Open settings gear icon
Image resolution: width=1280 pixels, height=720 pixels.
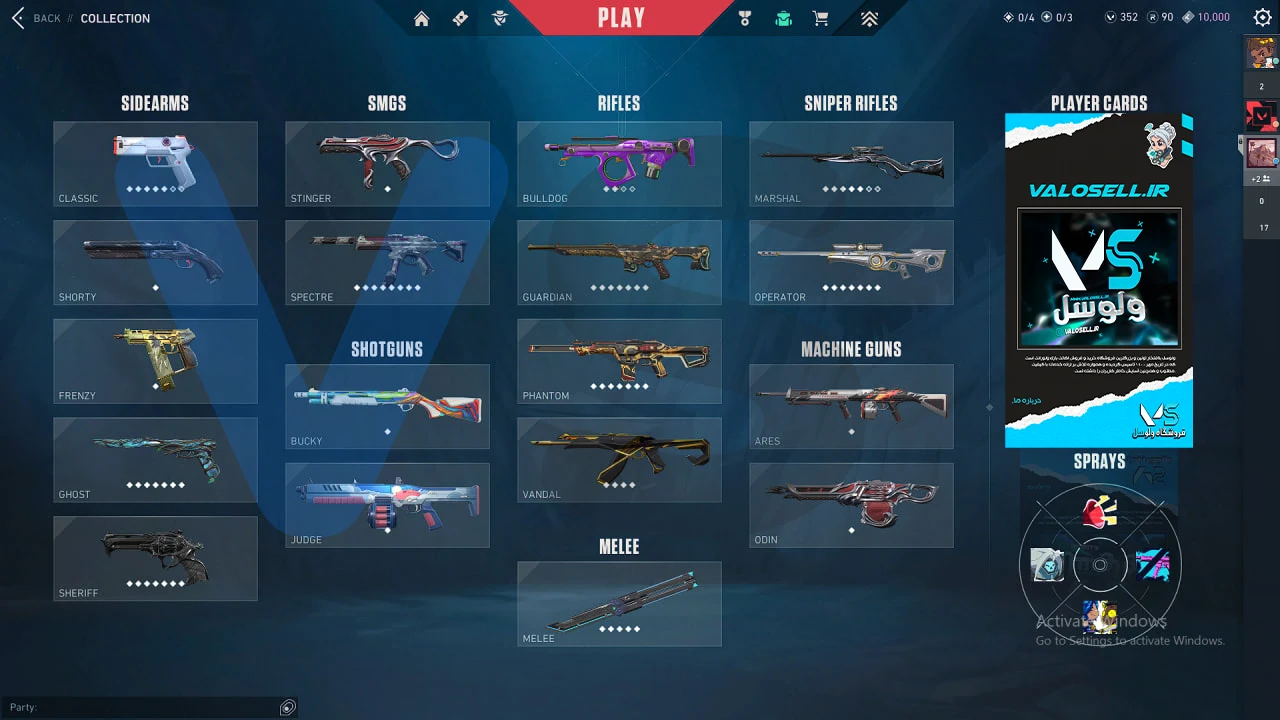1262,17
